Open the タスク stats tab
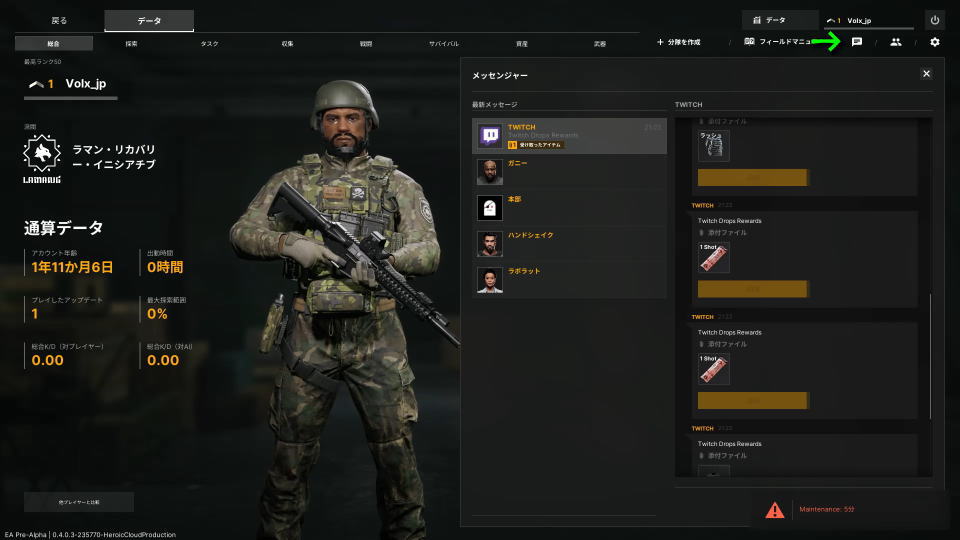The image size is (960, 540). (209, 43)
